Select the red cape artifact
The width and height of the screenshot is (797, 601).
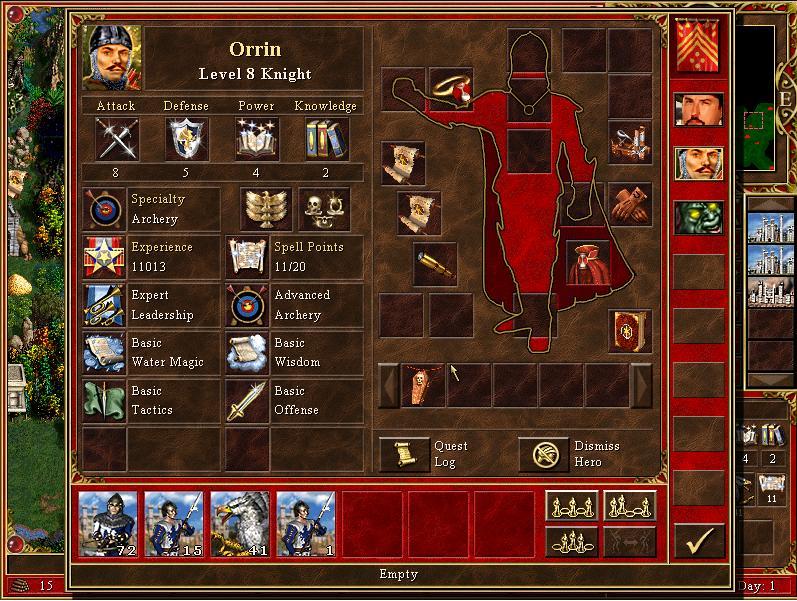[x=588, y=263]
